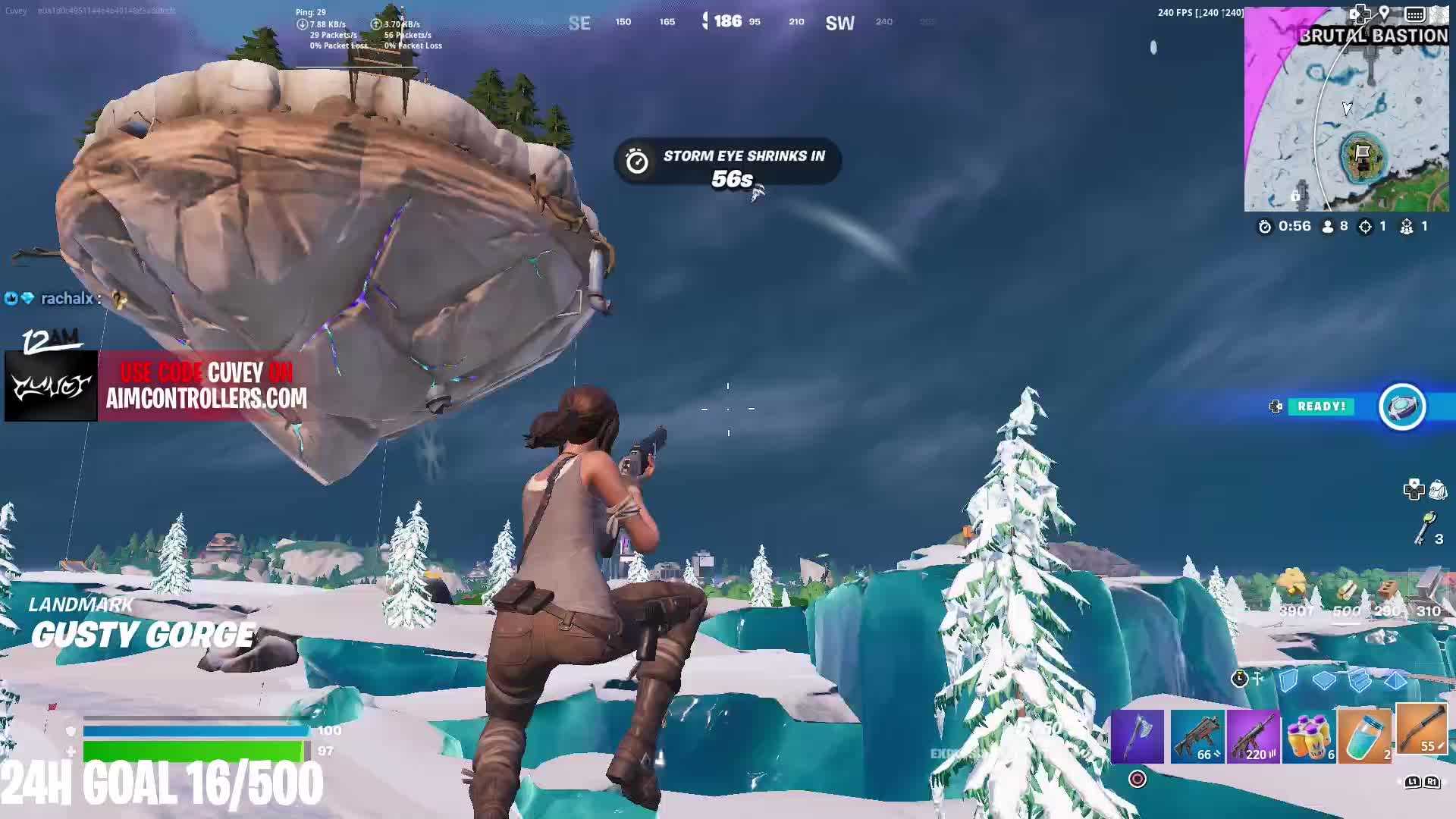Select the wall building piece
The height and width of the screenshot is (819, 1456).
1288,680
